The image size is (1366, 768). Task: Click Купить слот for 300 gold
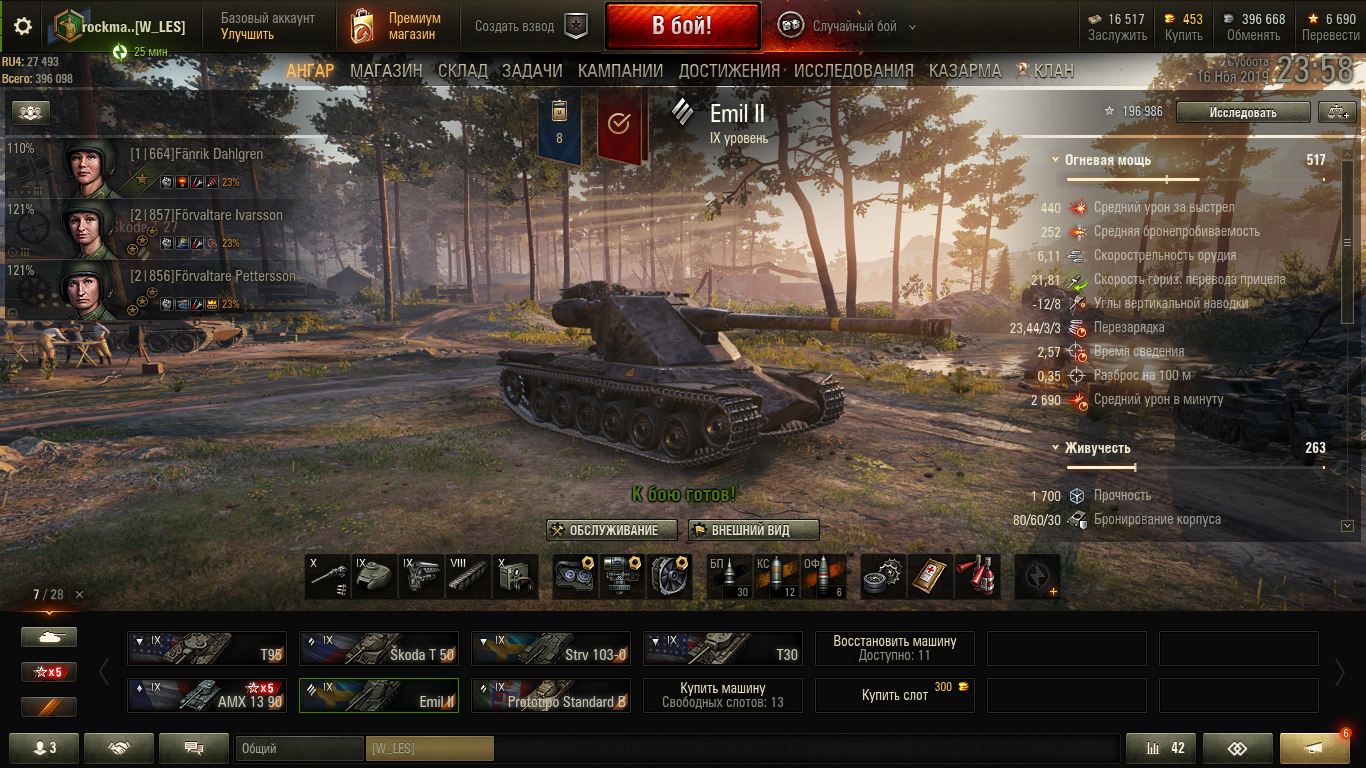[895, 695]
